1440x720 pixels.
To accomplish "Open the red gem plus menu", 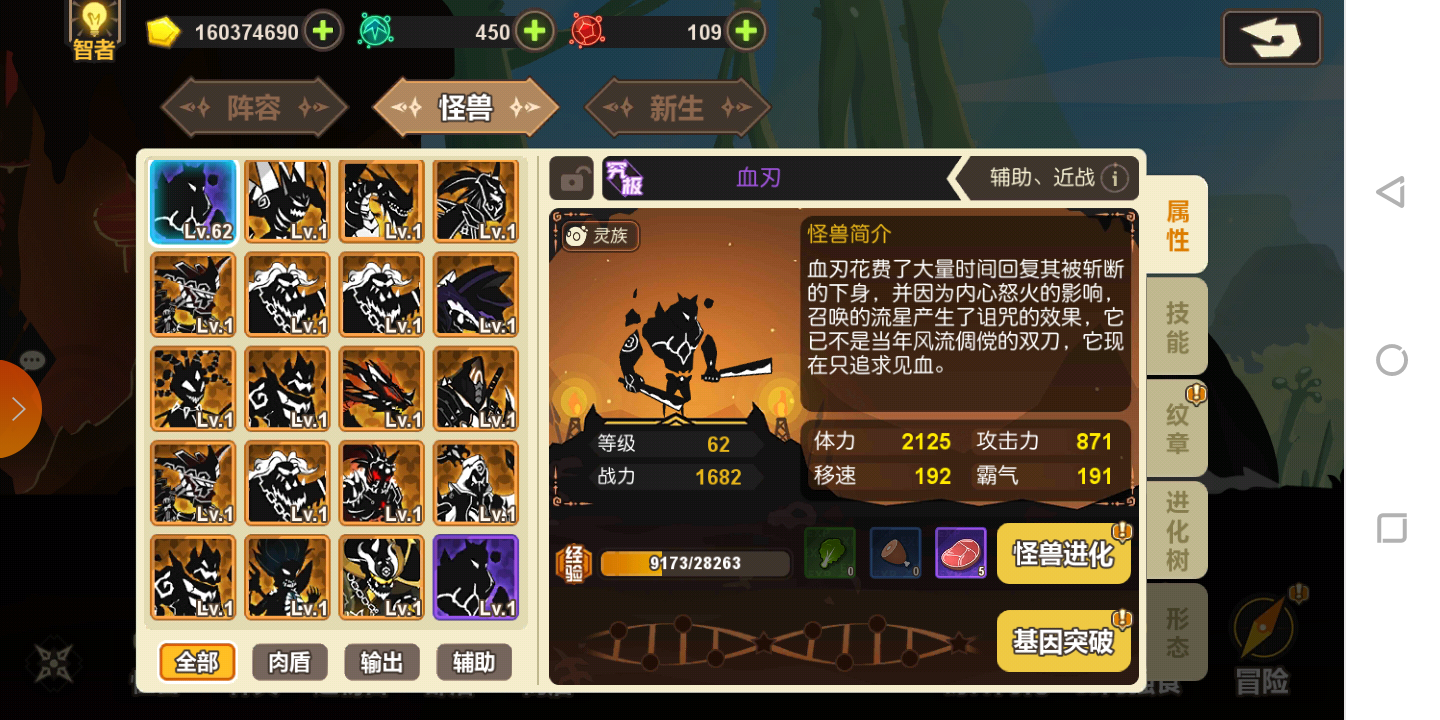I will coord(745,31).
